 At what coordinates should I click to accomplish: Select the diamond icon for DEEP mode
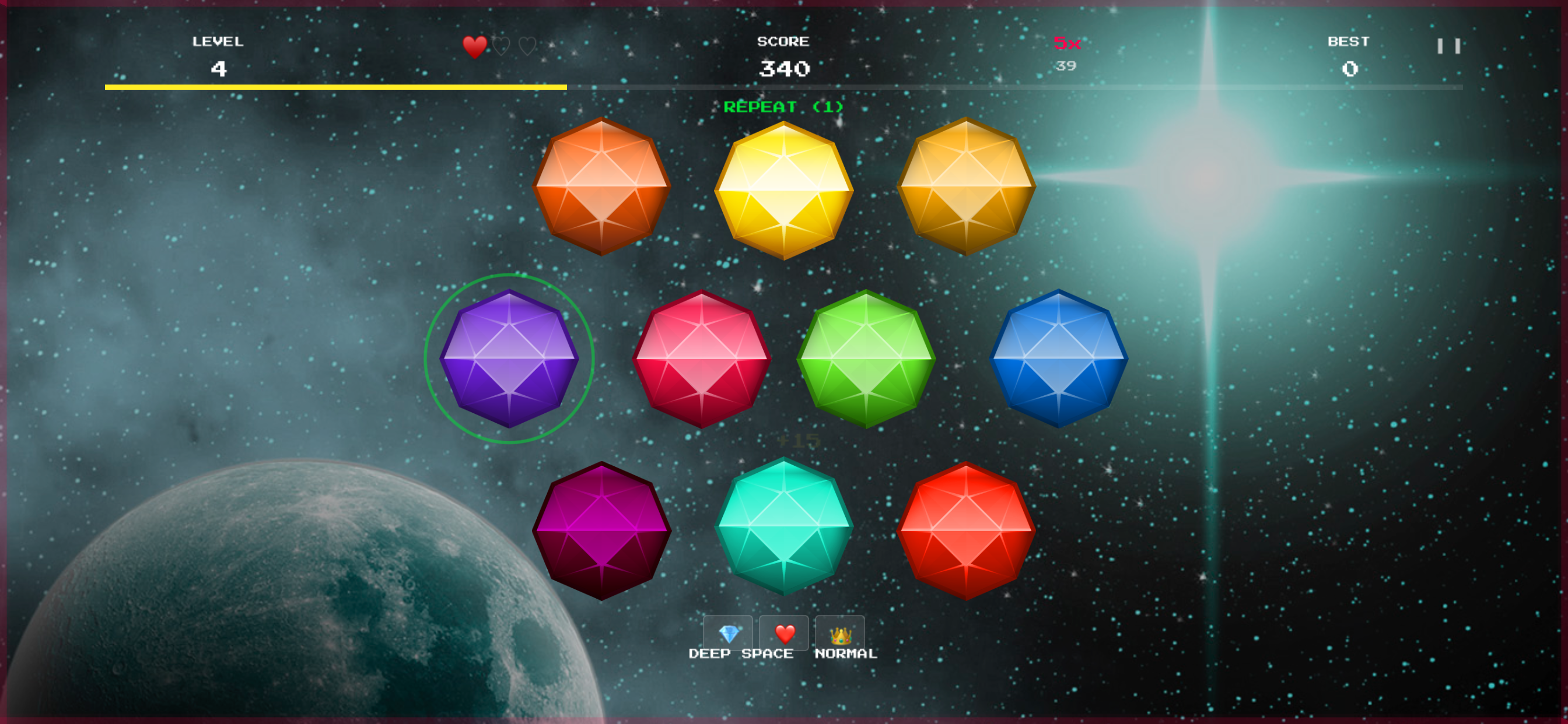click(x=729, y=633)
